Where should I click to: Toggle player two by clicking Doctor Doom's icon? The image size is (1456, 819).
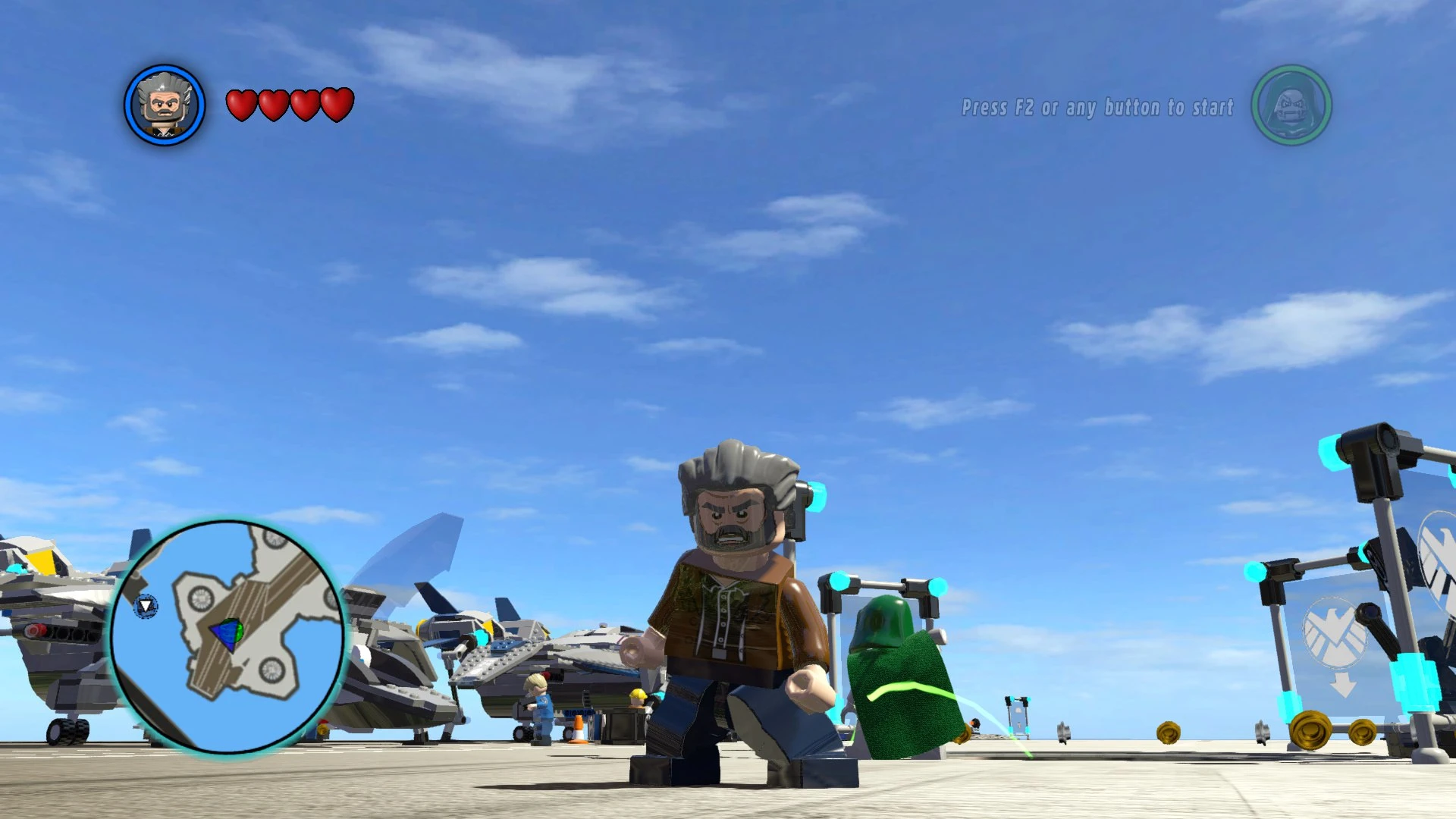coord(1292,106)
